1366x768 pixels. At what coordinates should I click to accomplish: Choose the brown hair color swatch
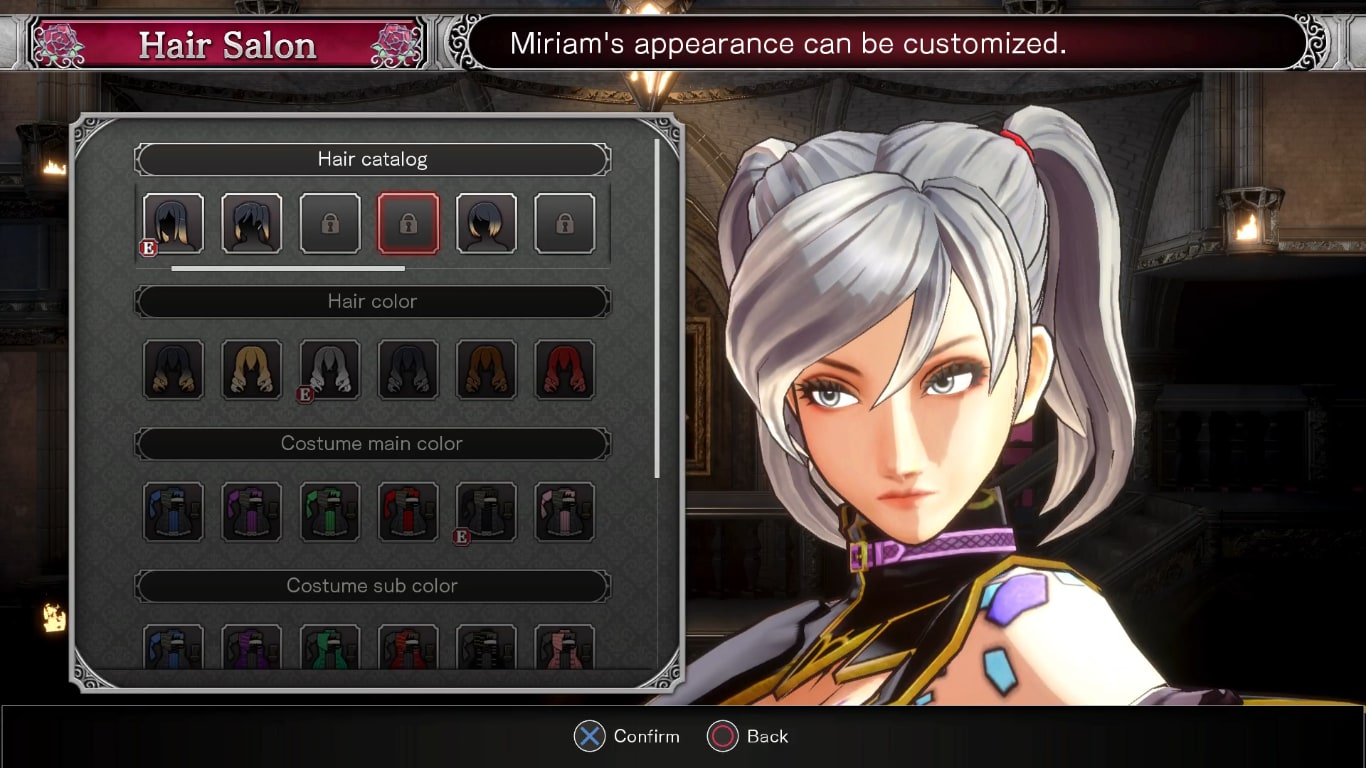(x=486, y=370)
